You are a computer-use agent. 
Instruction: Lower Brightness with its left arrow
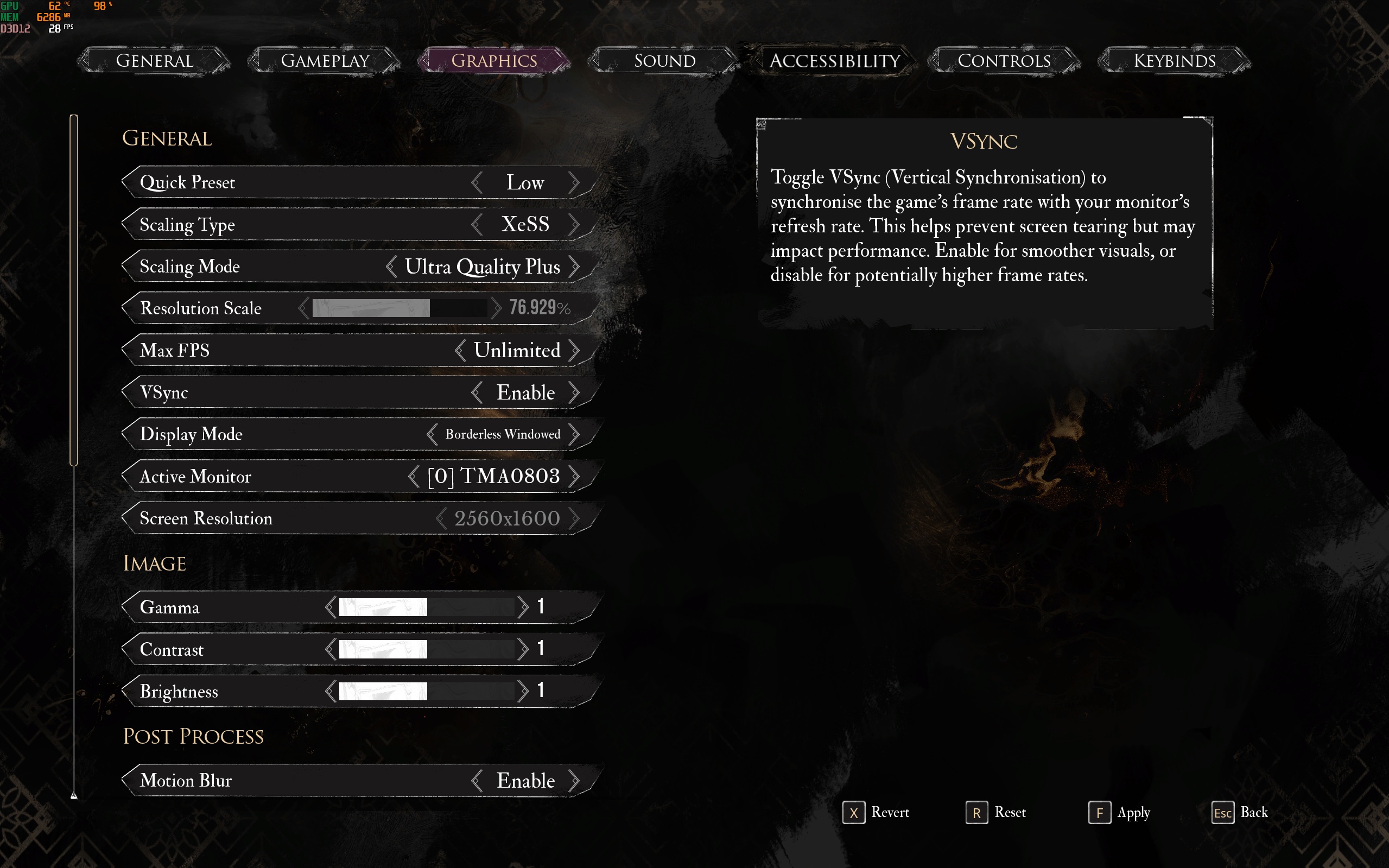tap(330, 691)
